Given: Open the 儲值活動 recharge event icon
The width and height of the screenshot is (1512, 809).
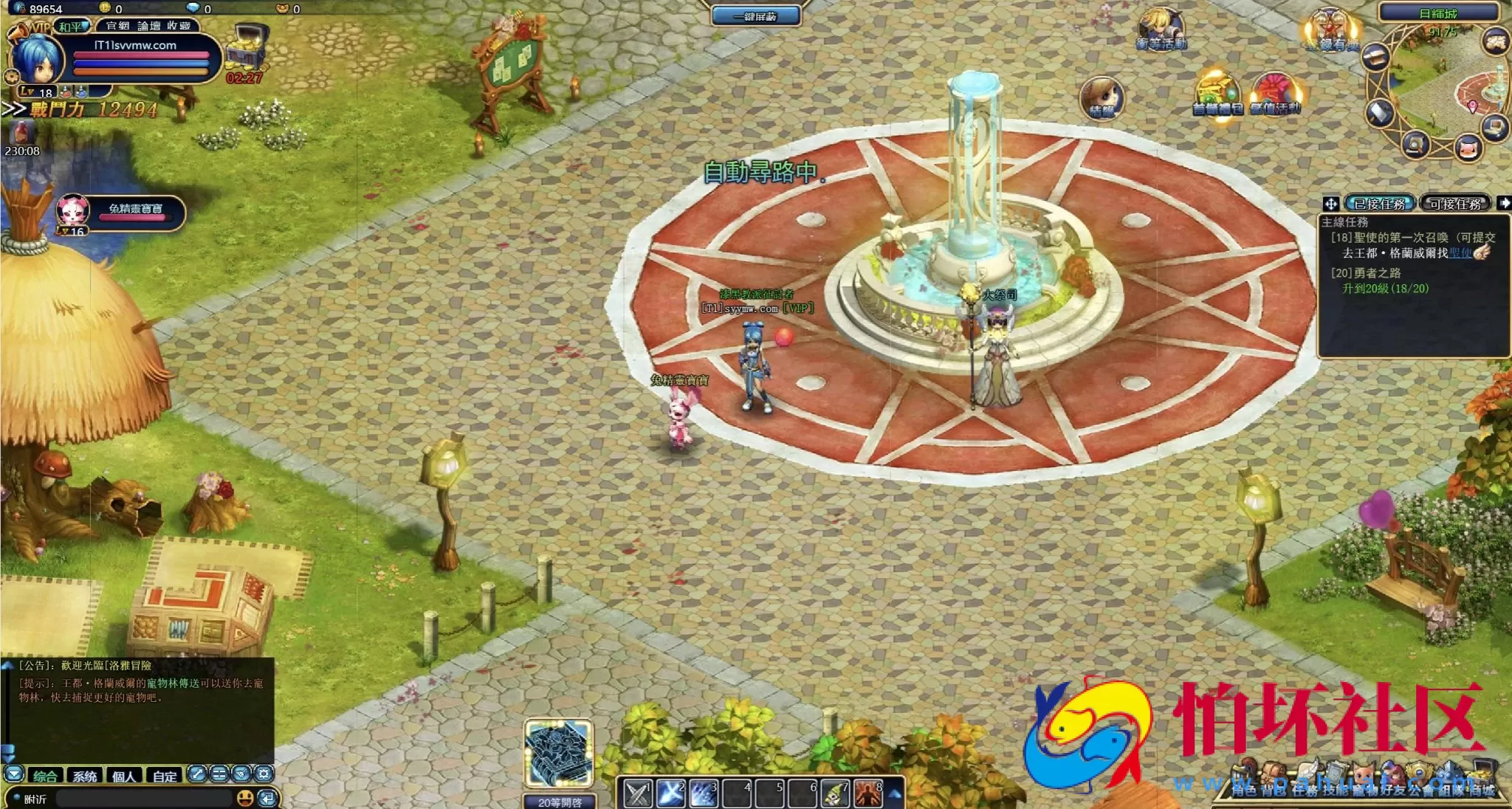Looking at the screenshot, I should click(x=1275, y=94).
